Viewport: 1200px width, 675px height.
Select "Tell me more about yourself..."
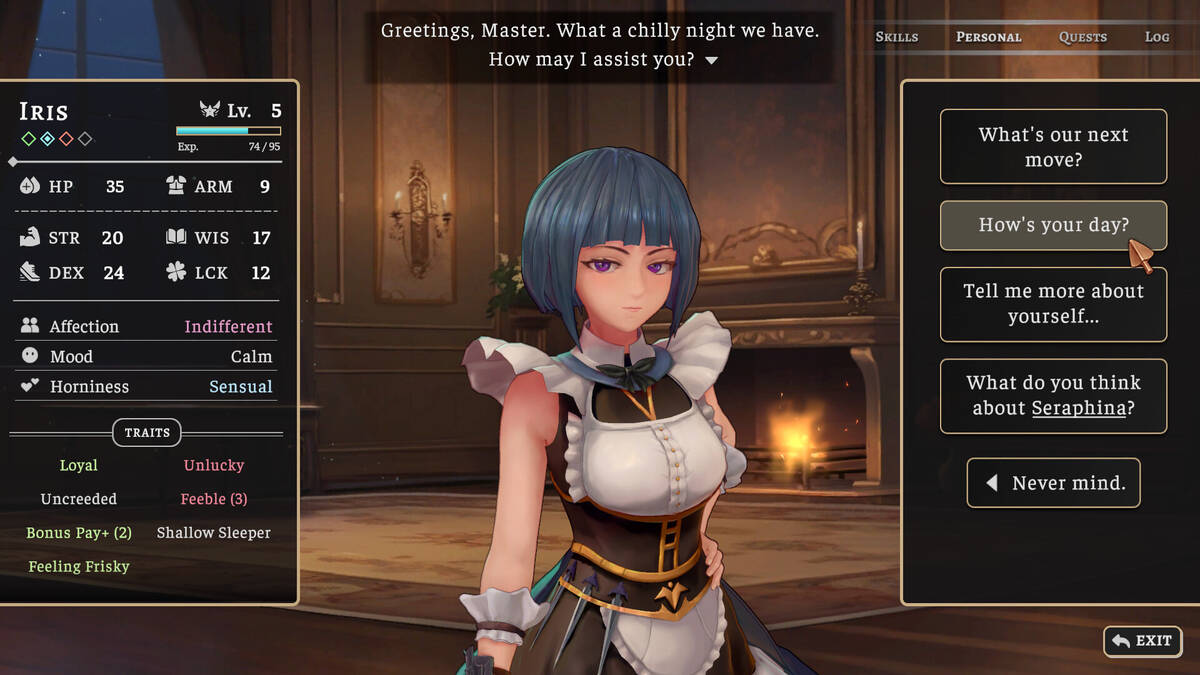(x=1053, y=304)
